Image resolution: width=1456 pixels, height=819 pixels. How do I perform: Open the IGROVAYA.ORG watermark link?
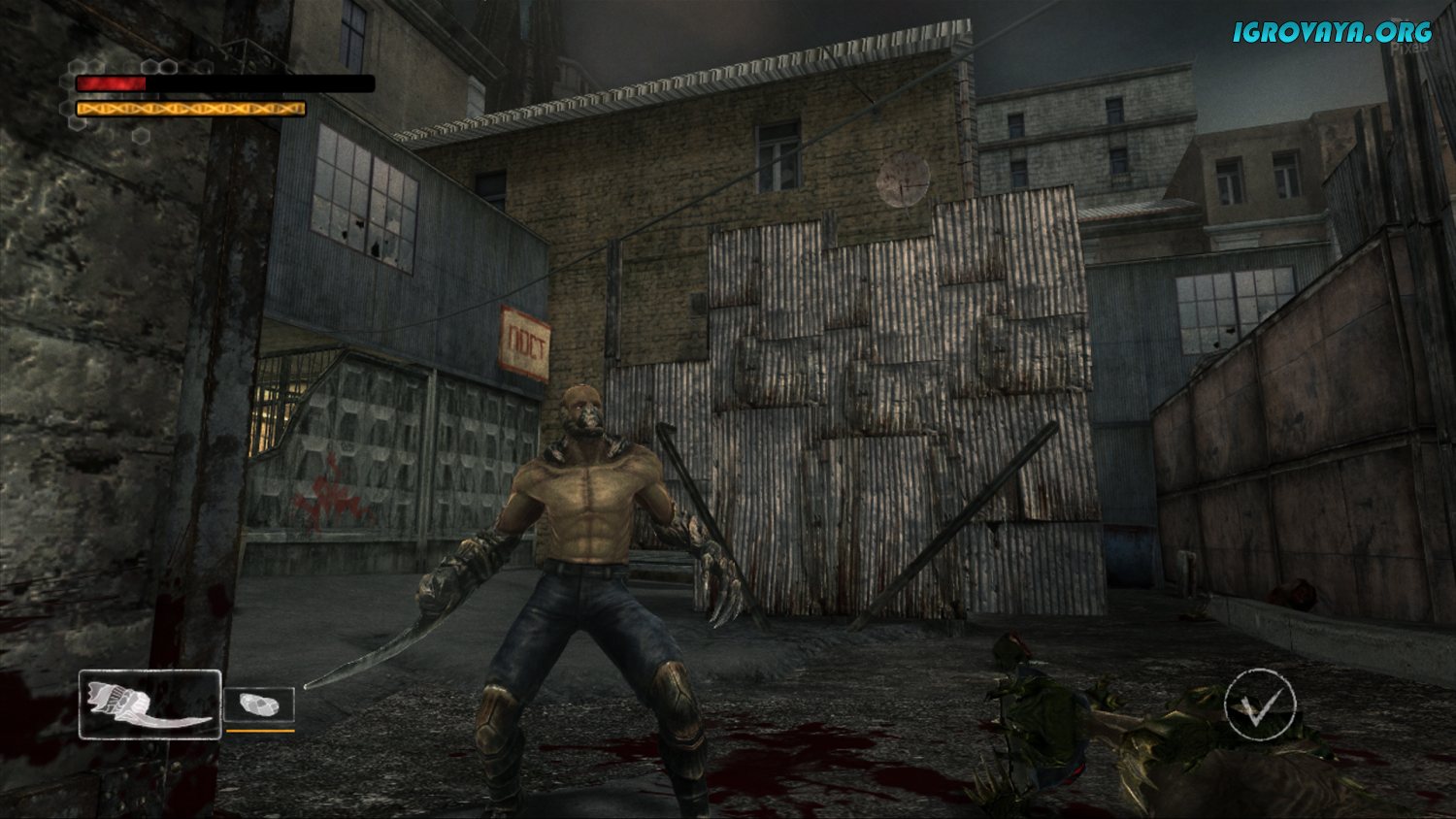pyautogui.click(x=1332, y=31)
